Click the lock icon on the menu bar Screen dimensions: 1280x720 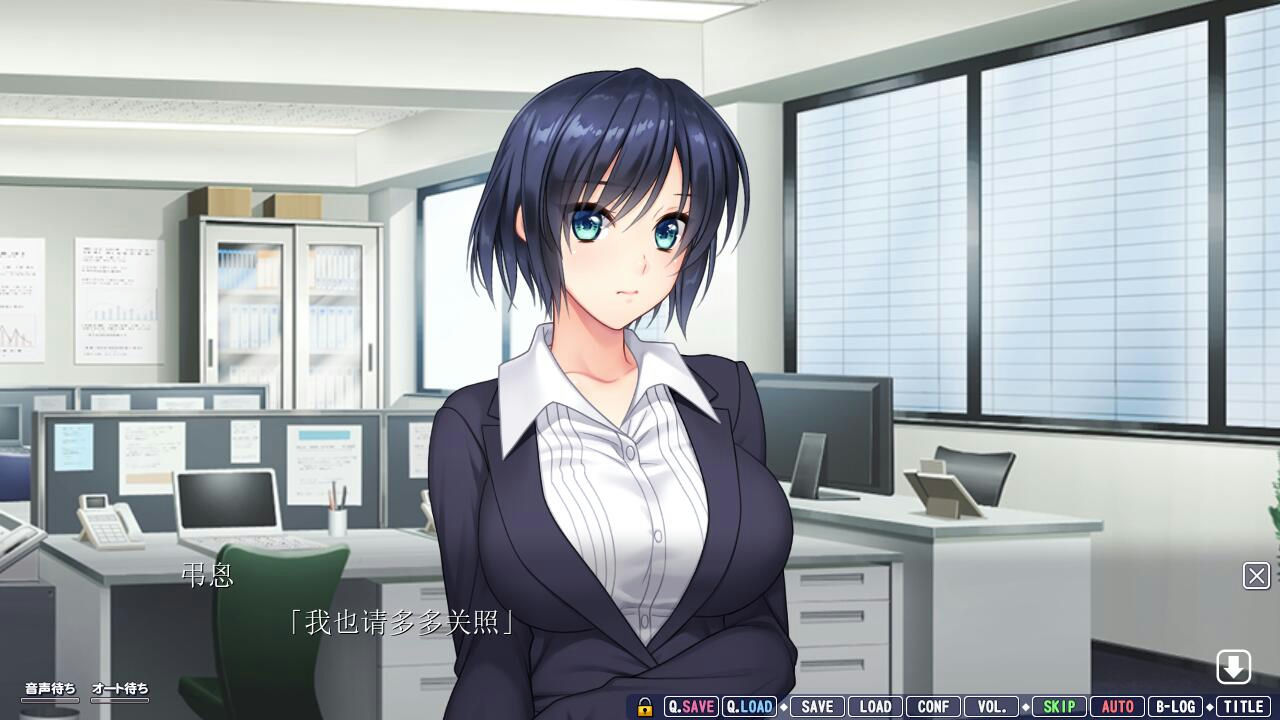pos(645,706)
